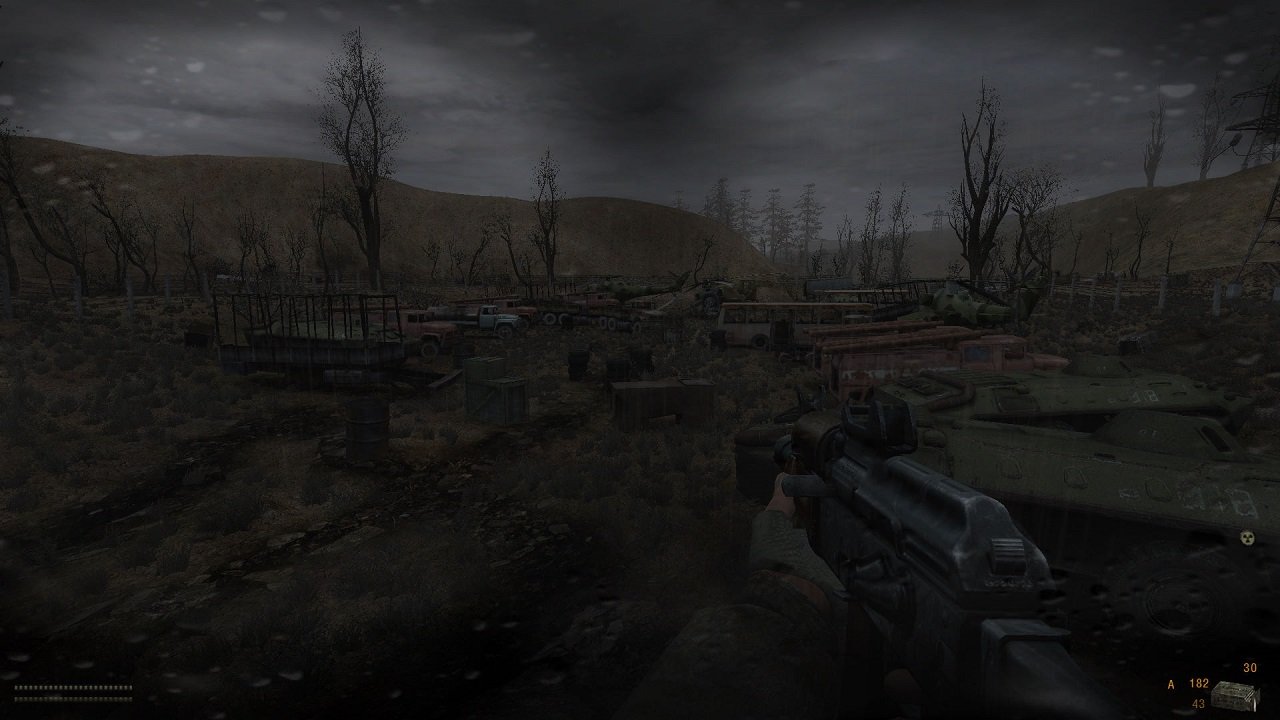This screenshot has width=1280, height=720.
Task: Click the orange fire-mode letter A indicator
Action: pos(1171,684)
